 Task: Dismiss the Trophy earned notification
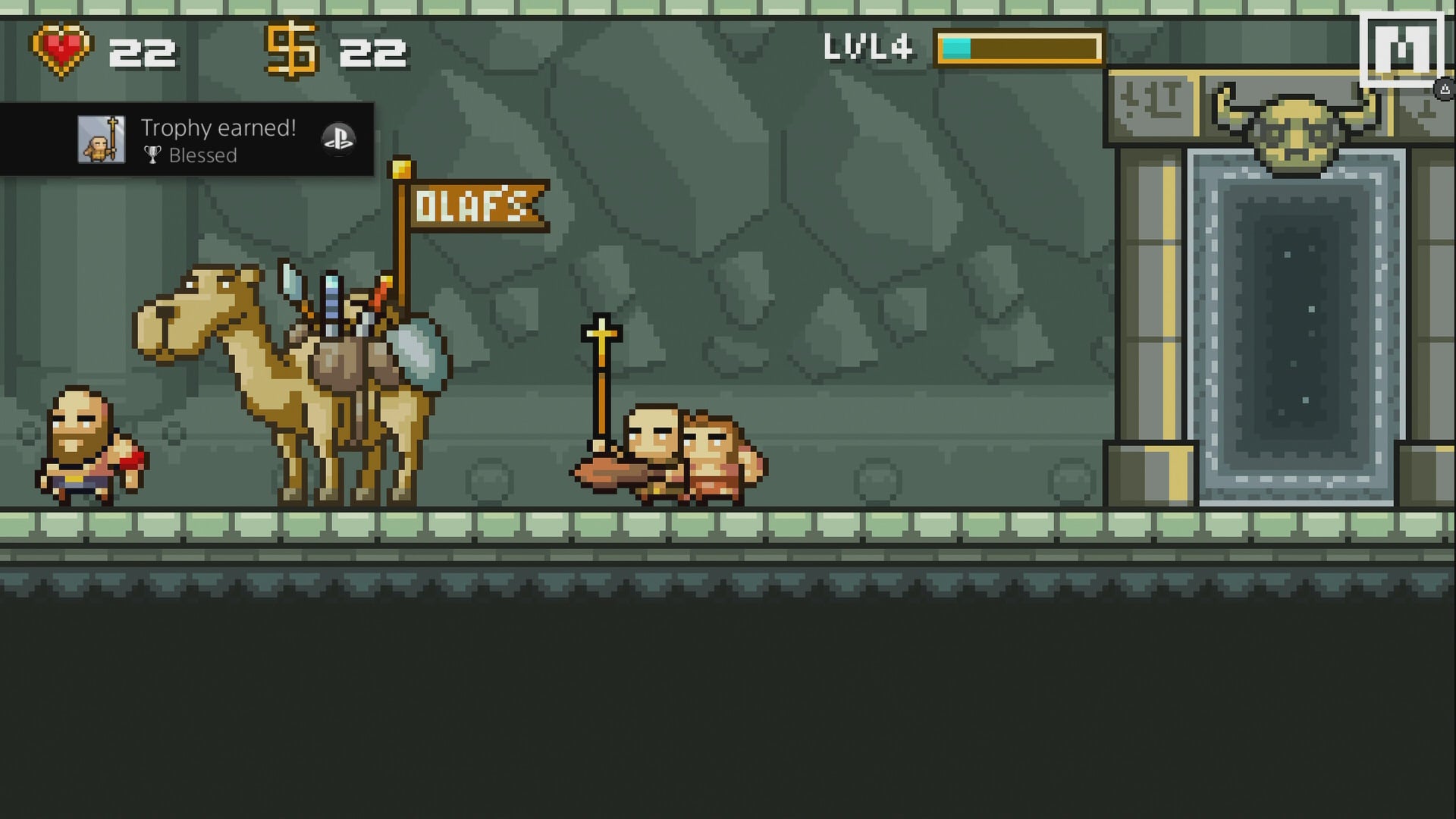[186, 139]
